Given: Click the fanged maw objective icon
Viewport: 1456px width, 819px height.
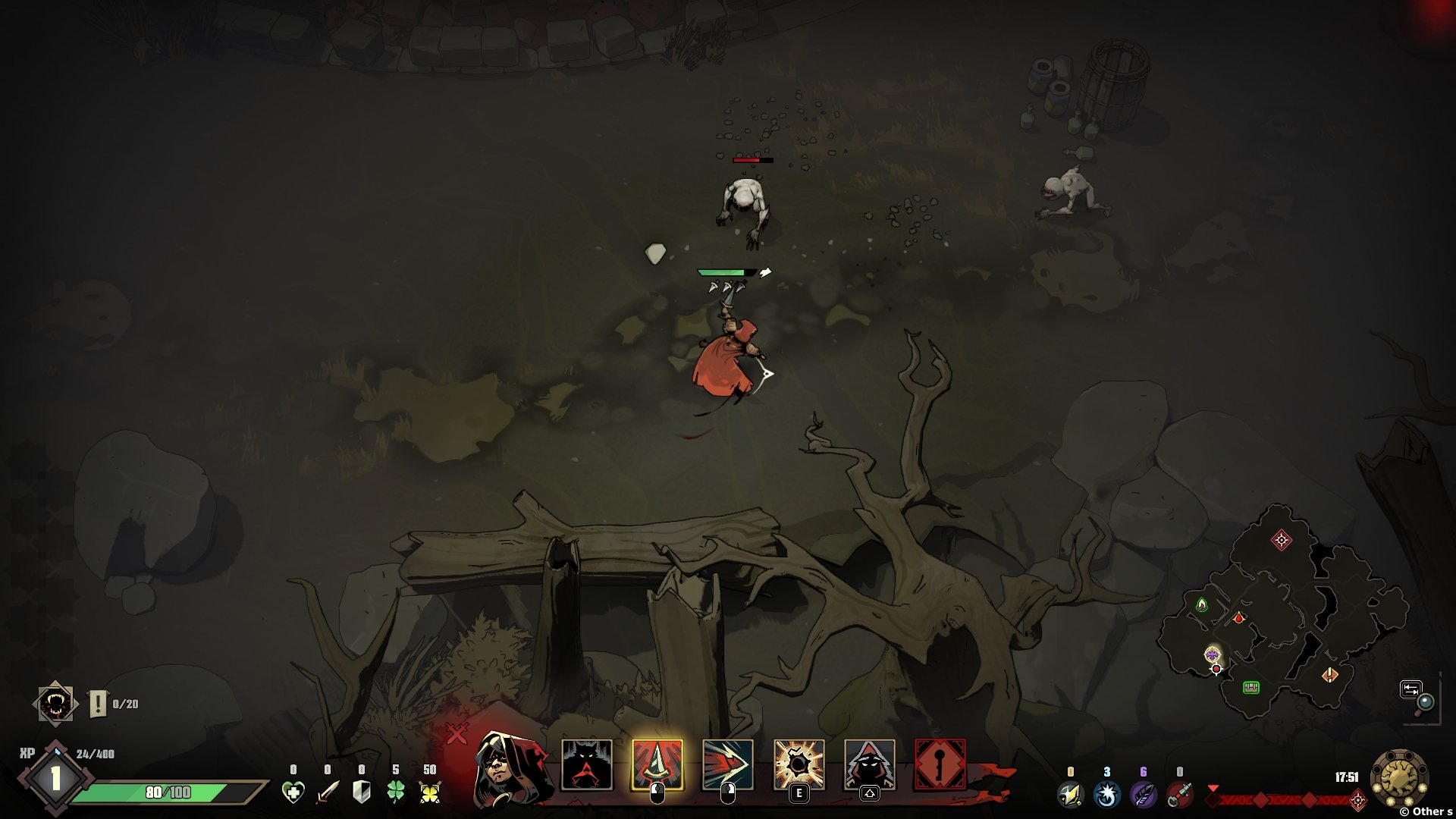Looking at the screenshot, I should [x=55, y=704].
